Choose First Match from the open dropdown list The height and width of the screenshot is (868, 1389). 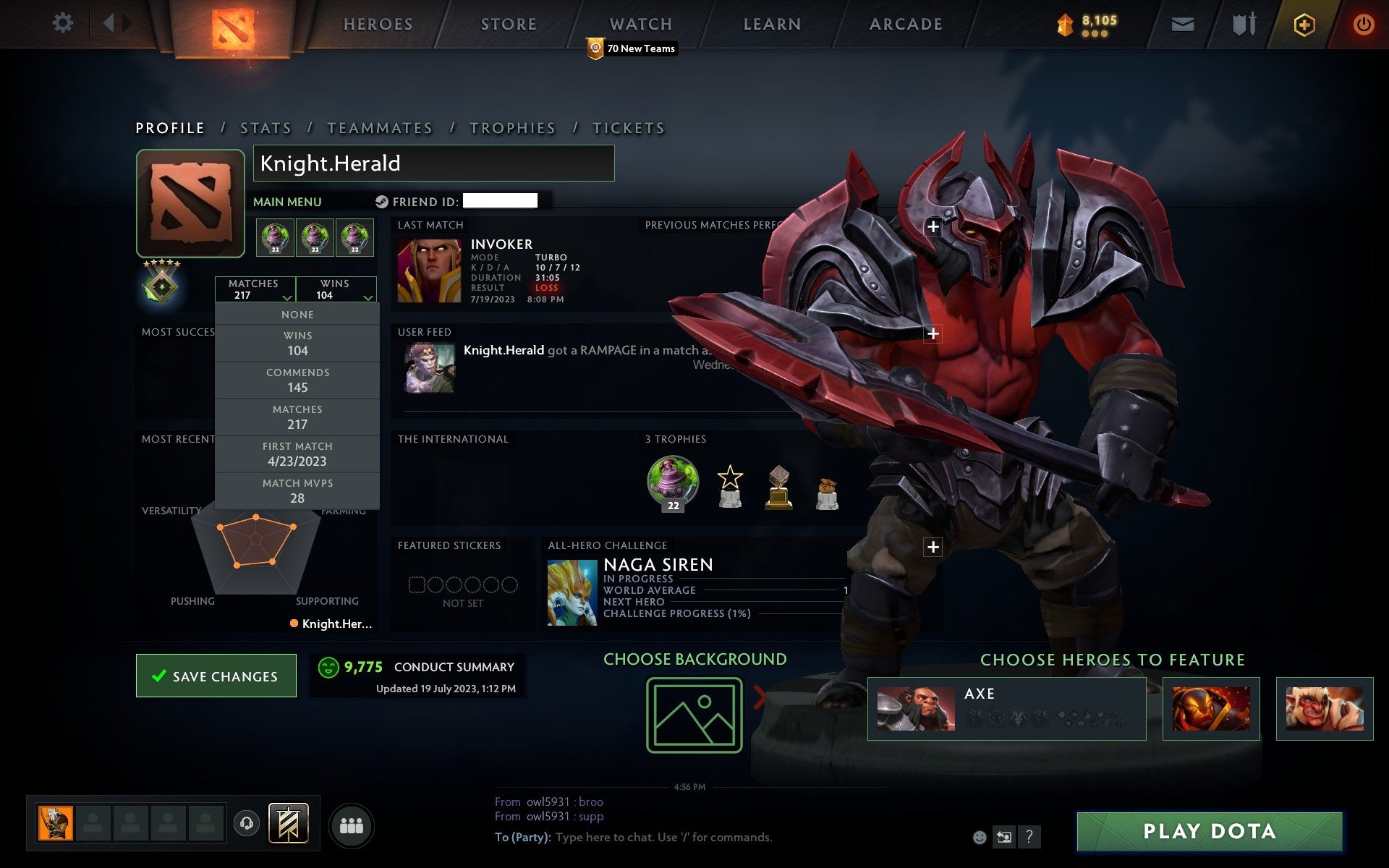[x=298, y=454]
